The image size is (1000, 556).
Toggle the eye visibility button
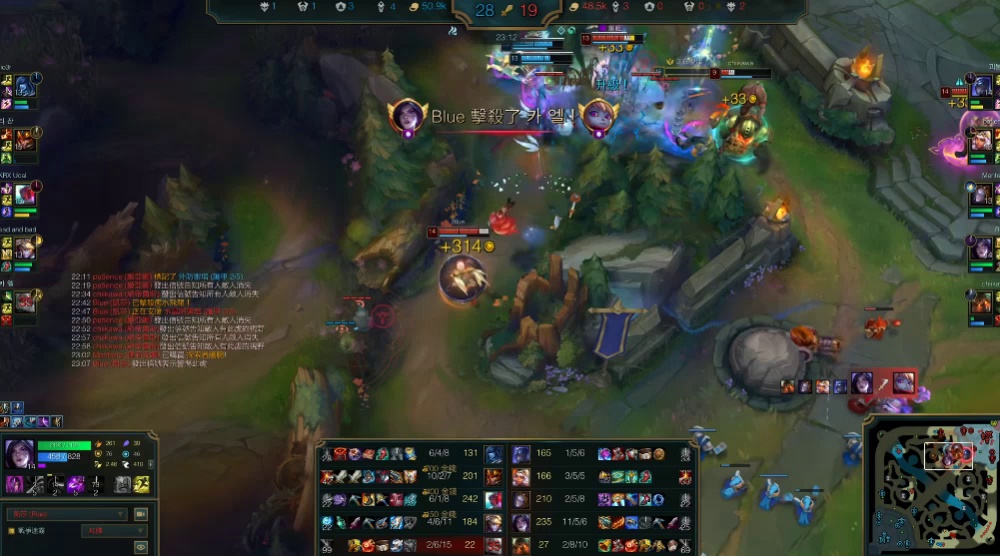141,546
